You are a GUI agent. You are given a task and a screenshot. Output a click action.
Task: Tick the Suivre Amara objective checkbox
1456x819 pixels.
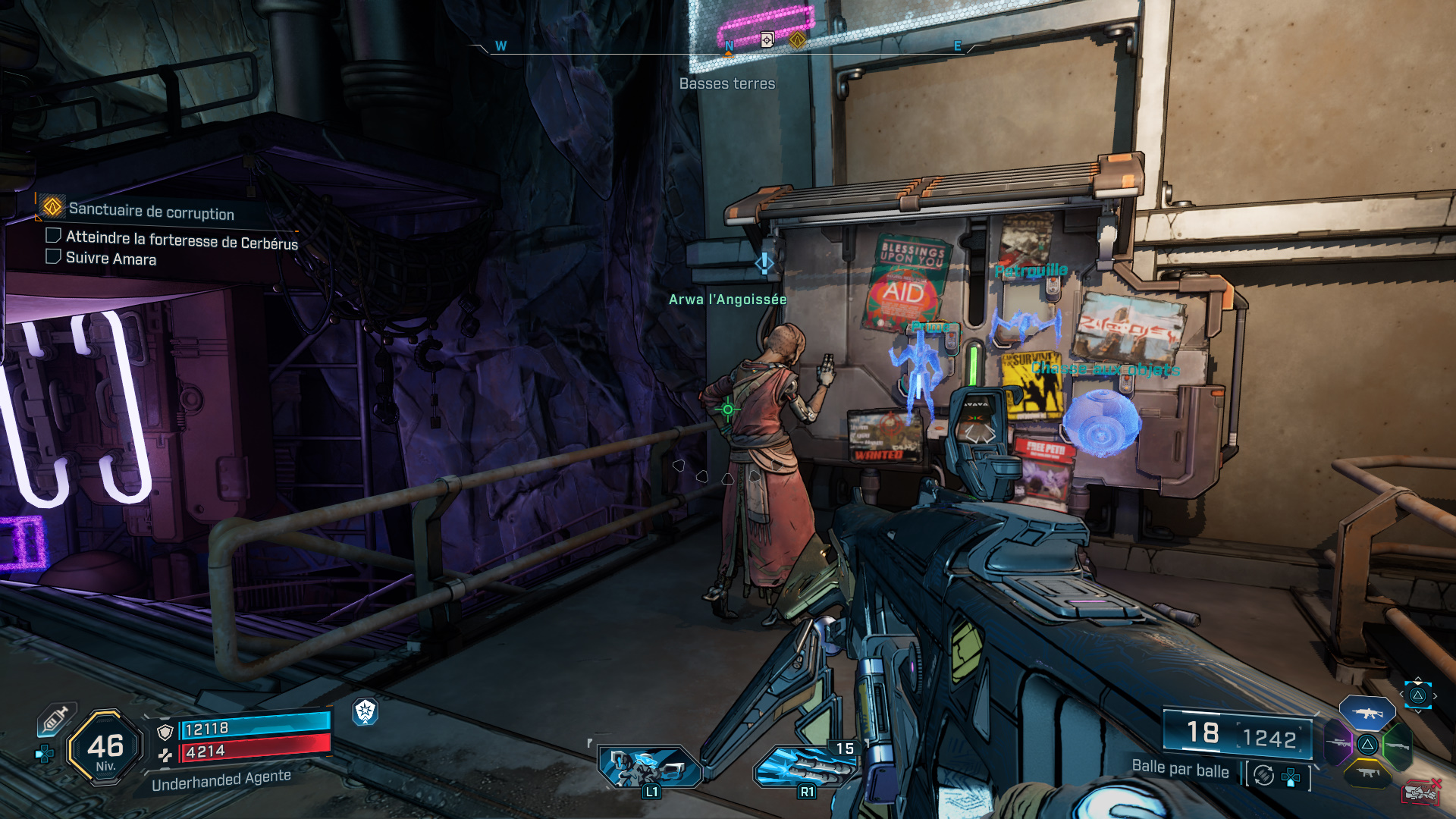[54, 257]
